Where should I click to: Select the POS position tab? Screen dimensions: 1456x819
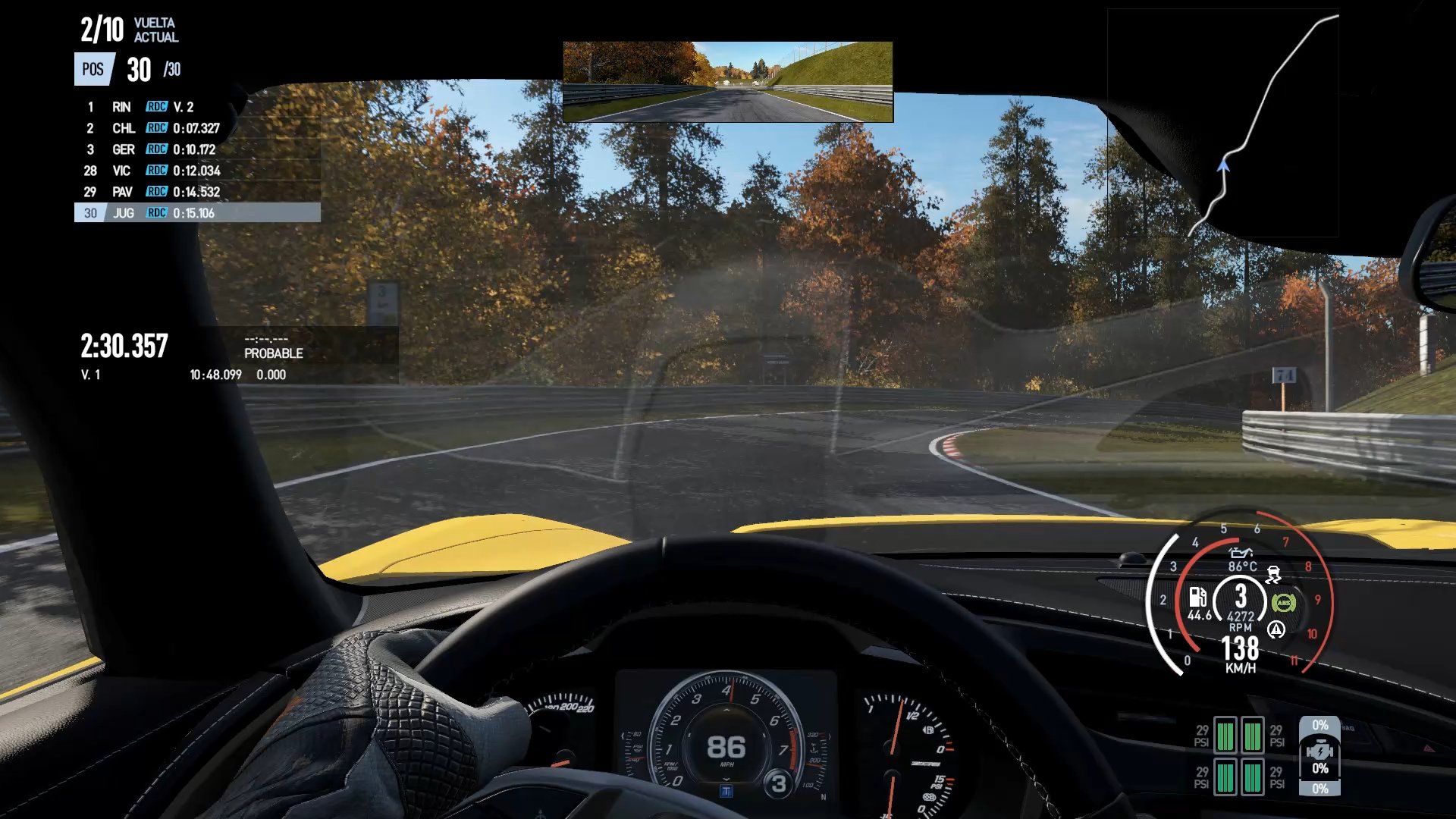click(91, 71)
